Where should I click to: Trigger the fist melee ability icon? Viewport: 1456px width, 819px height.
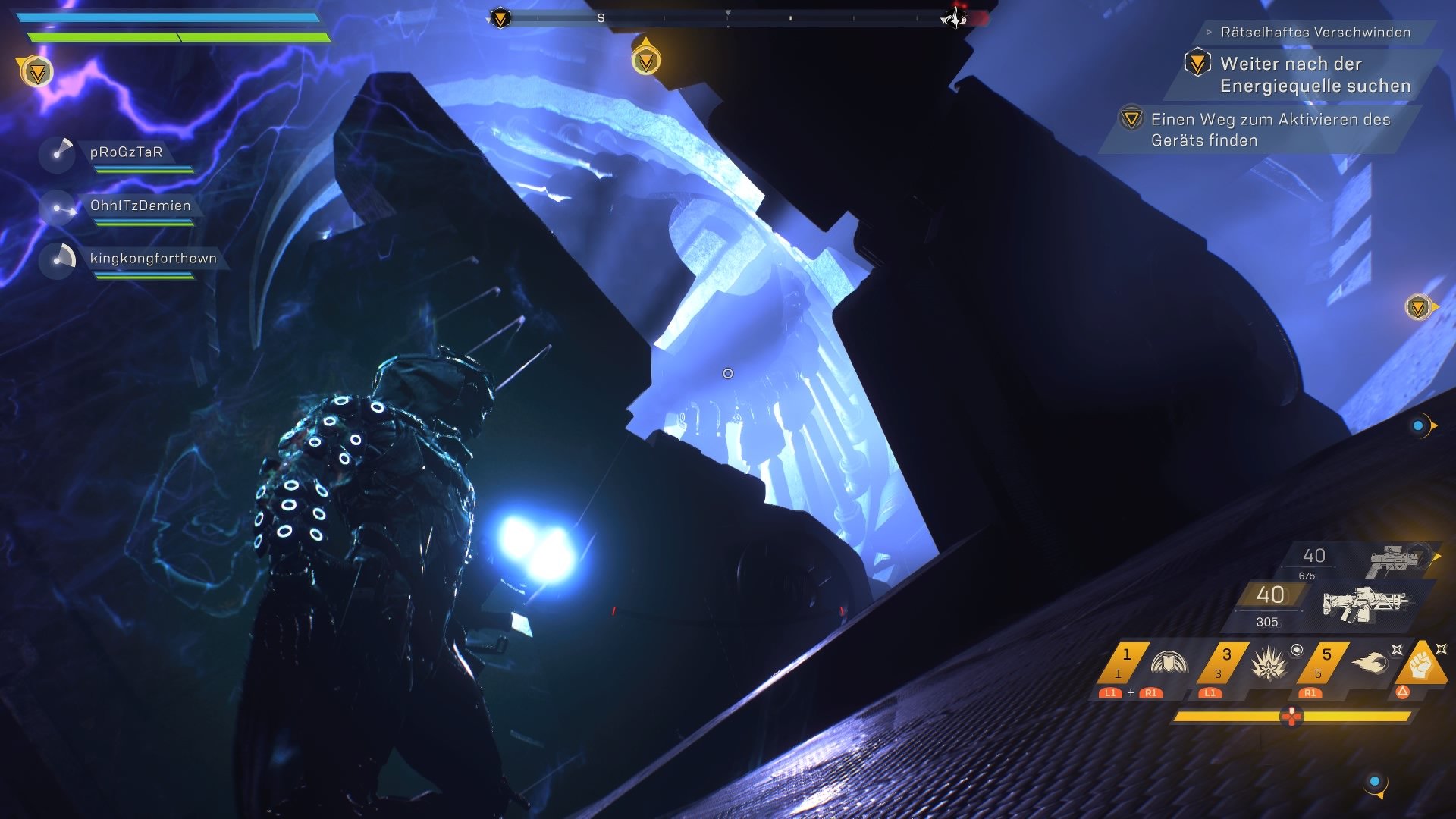click(1420, 664)
